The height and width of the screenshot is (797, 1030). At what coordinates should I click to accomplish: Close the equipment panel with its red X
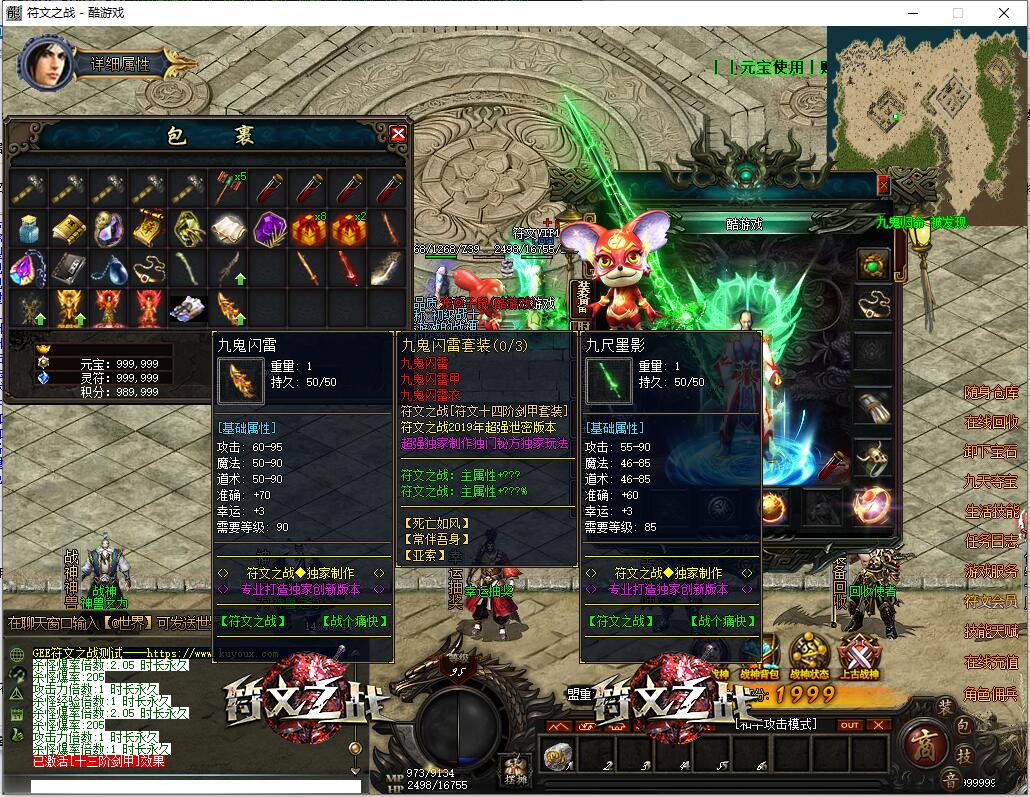point(883,185)
